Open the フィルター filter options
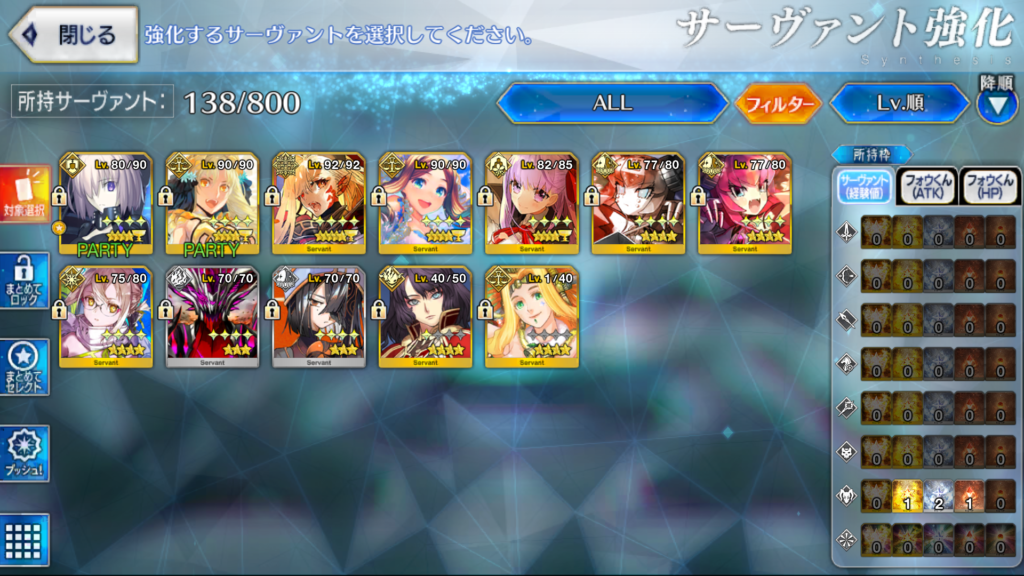Screen dimensions: 1024x576 pyautogui.click(x=779, y=103)
